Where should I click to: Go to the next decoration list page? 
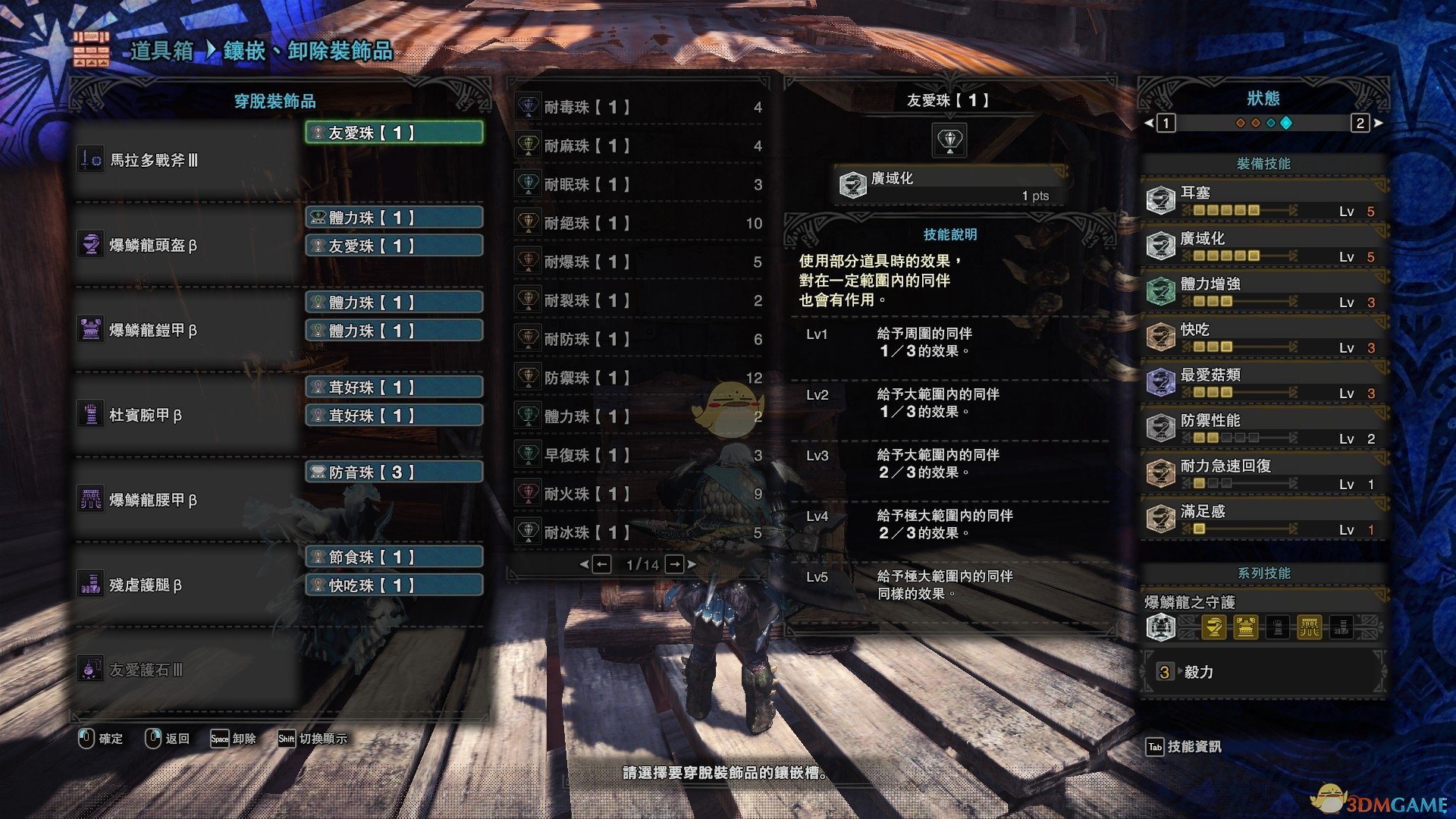(675, 564)
